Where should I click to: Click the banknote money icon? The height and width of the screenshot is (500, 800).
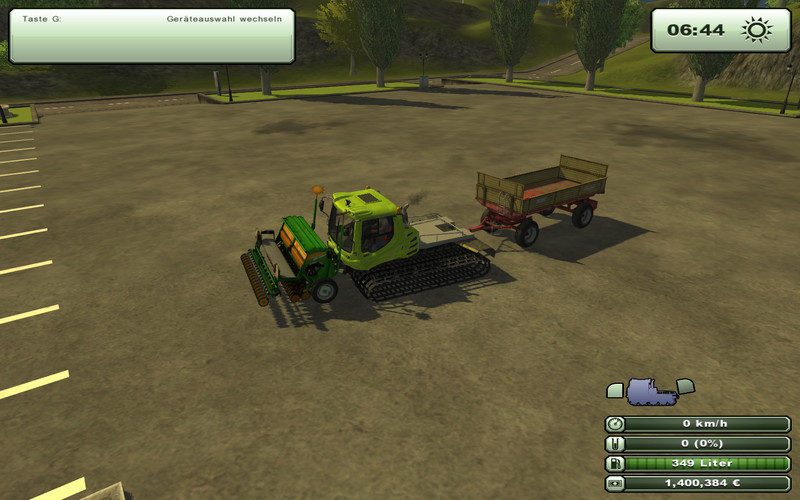click(x=614, y=483)
